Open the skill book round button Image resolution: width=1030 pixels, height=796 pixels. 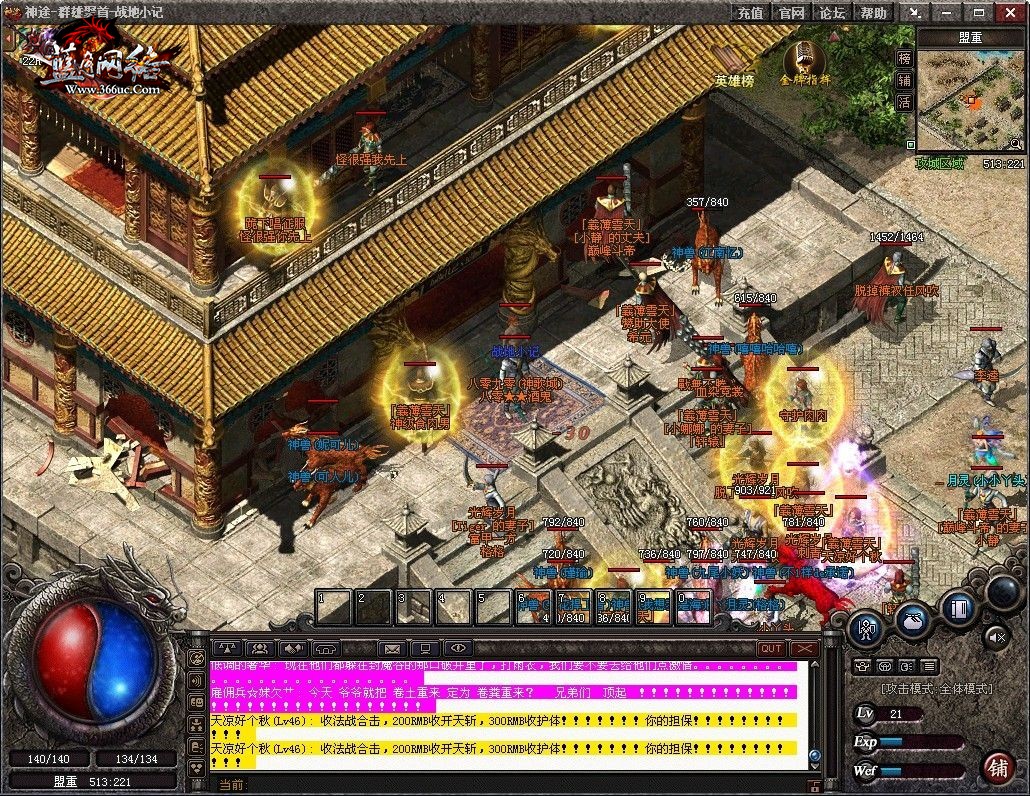tap(960, 606)
